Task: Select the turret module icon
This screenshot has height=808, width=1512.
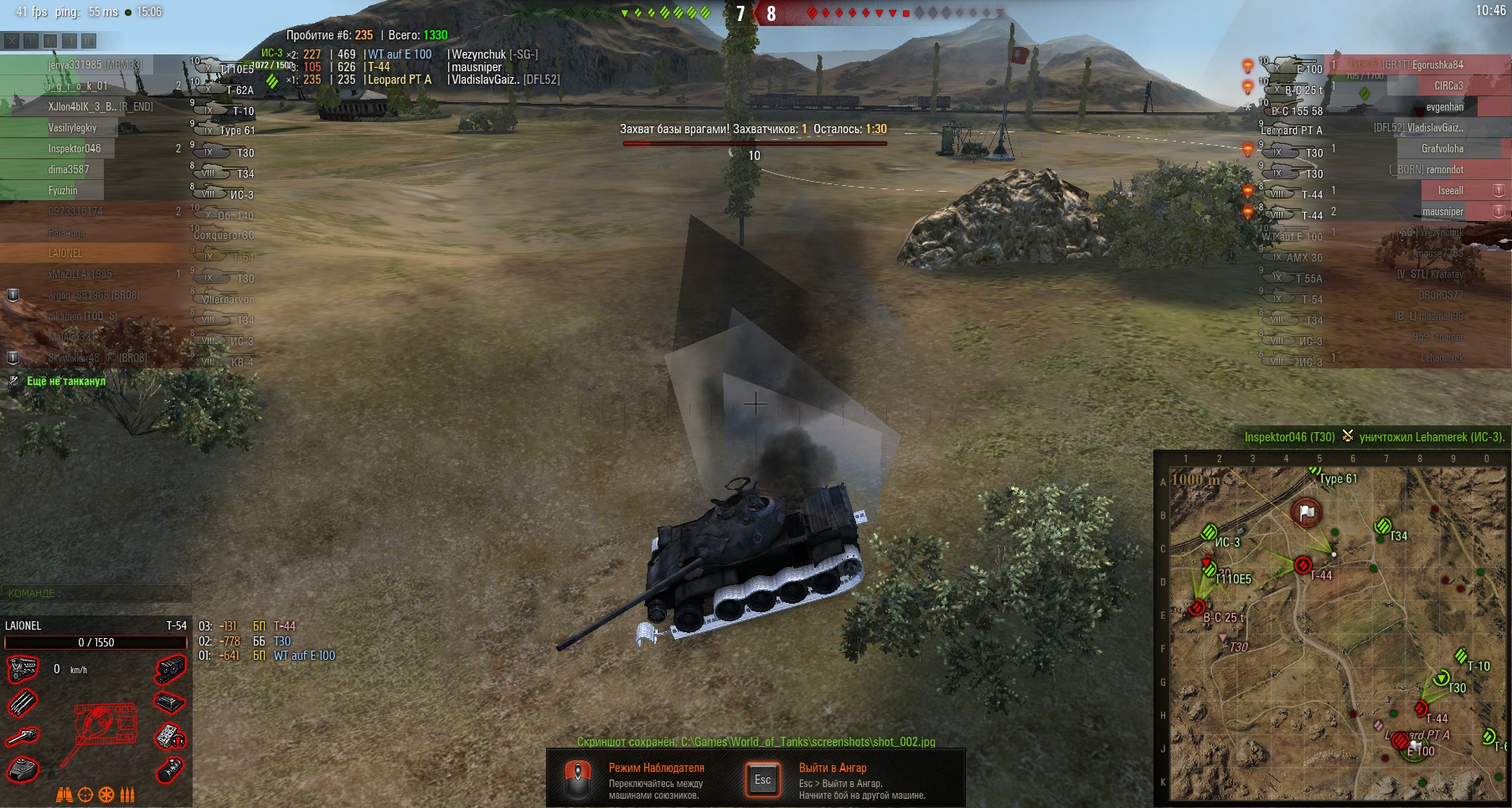Action: (23, 769)
